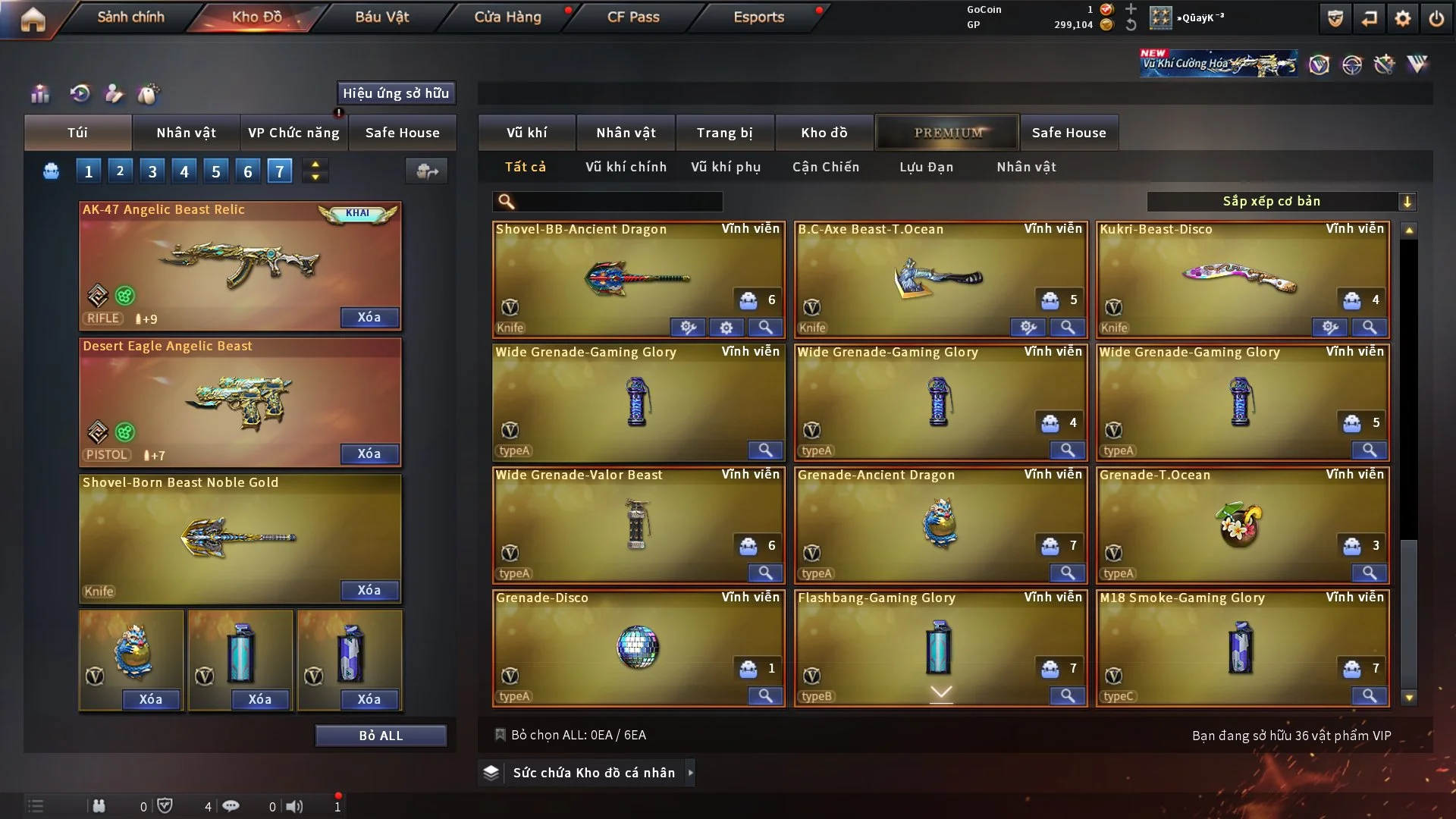Expand Sức chứa Kho đồ cá nhân

[x=690, y=773]
